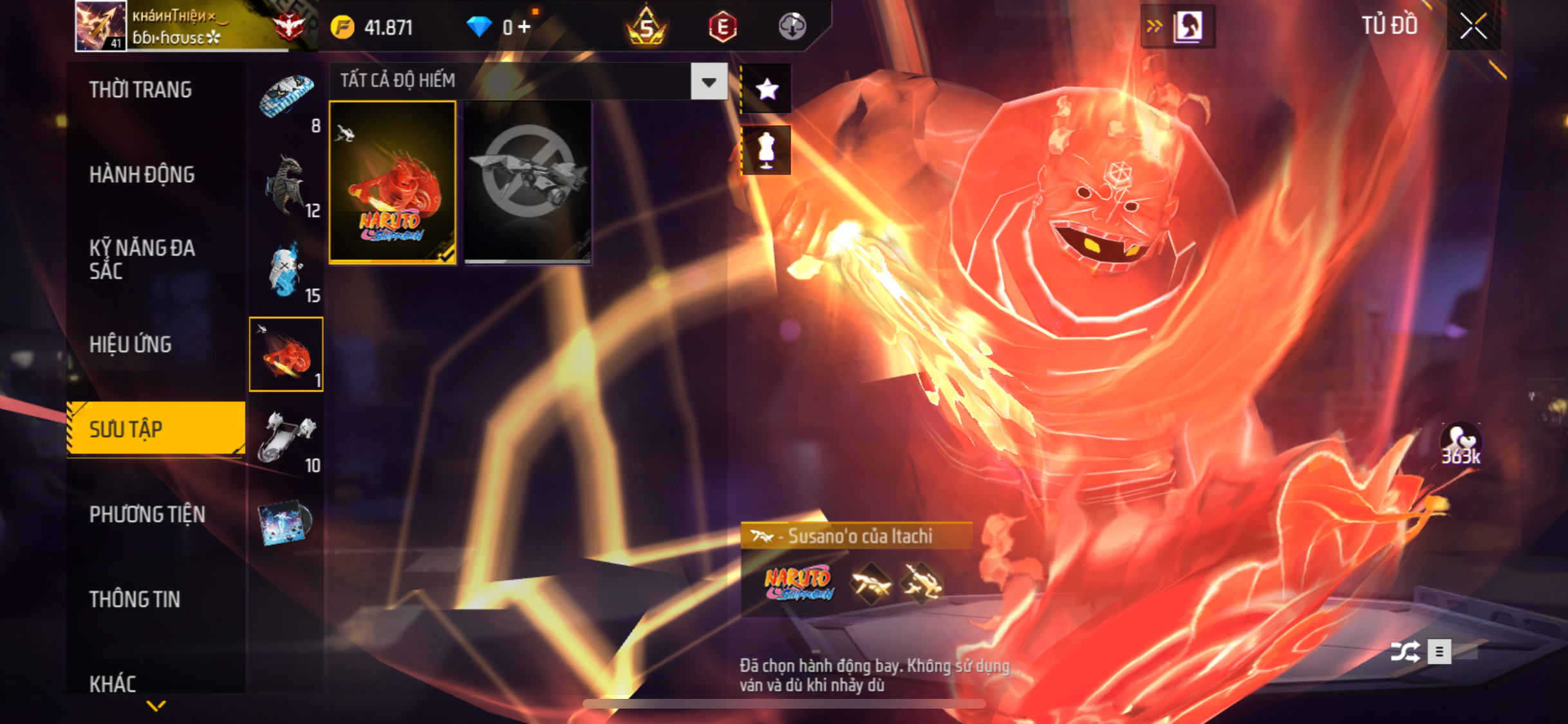Open the player profile avatar
The image size is (1568, 724).
tap(100, 26)
